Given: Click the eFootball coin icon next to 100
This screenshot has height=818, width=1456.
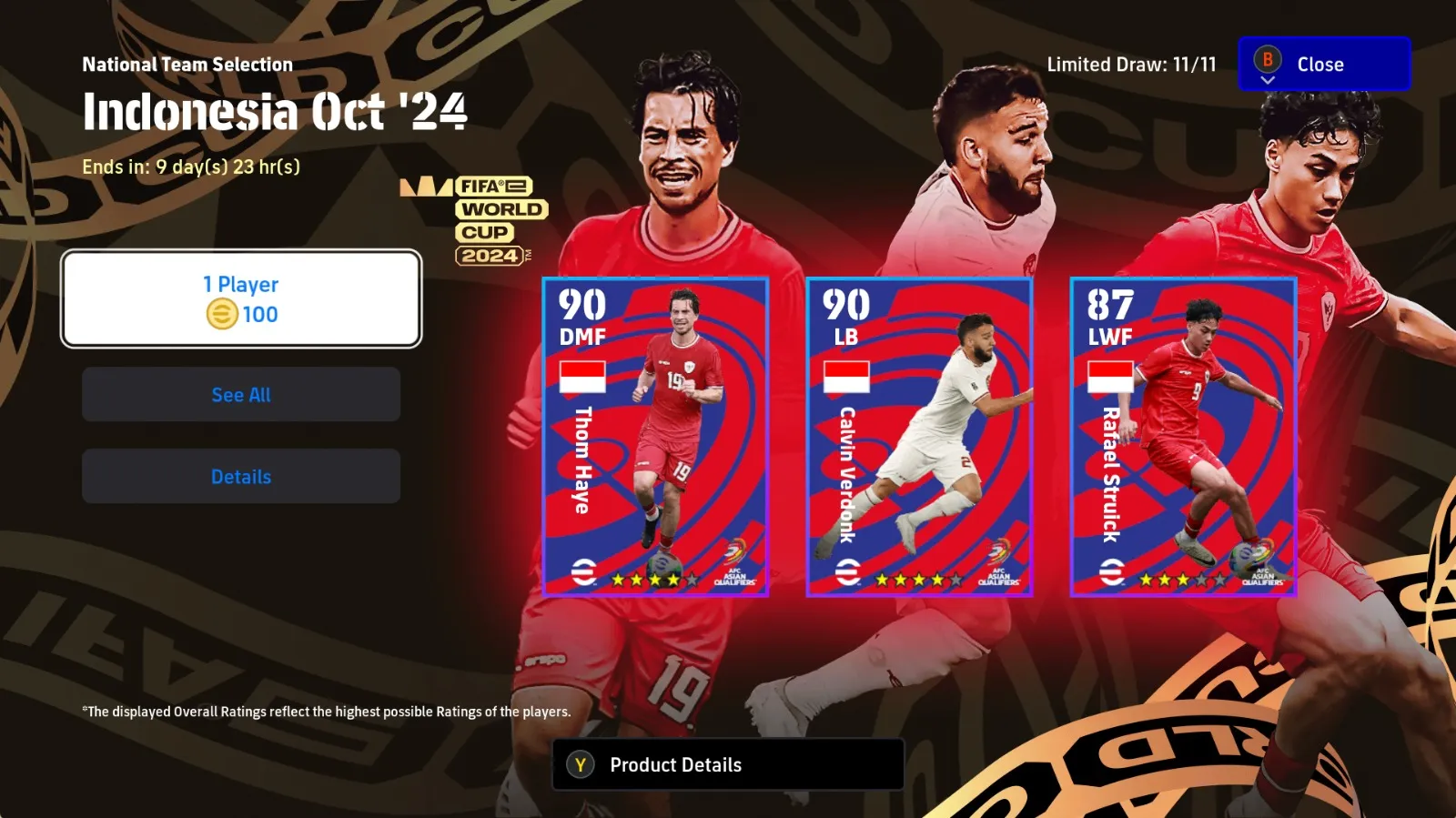Looking at the screenshot, I should 221,315.
